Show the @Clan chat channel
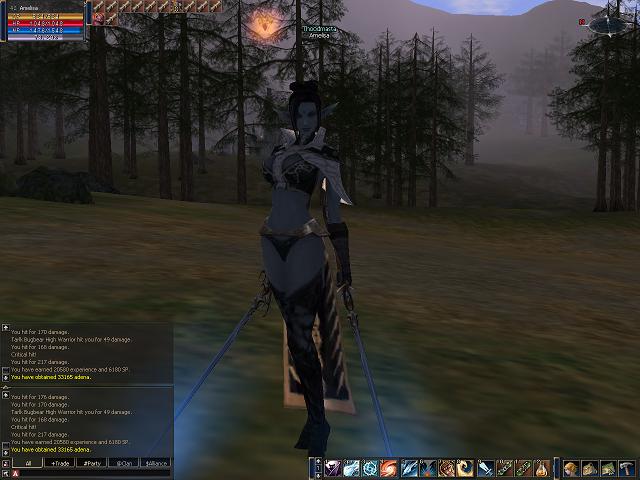Image resolution: width=640 pixels, height=480 pixels. point(124,463)
